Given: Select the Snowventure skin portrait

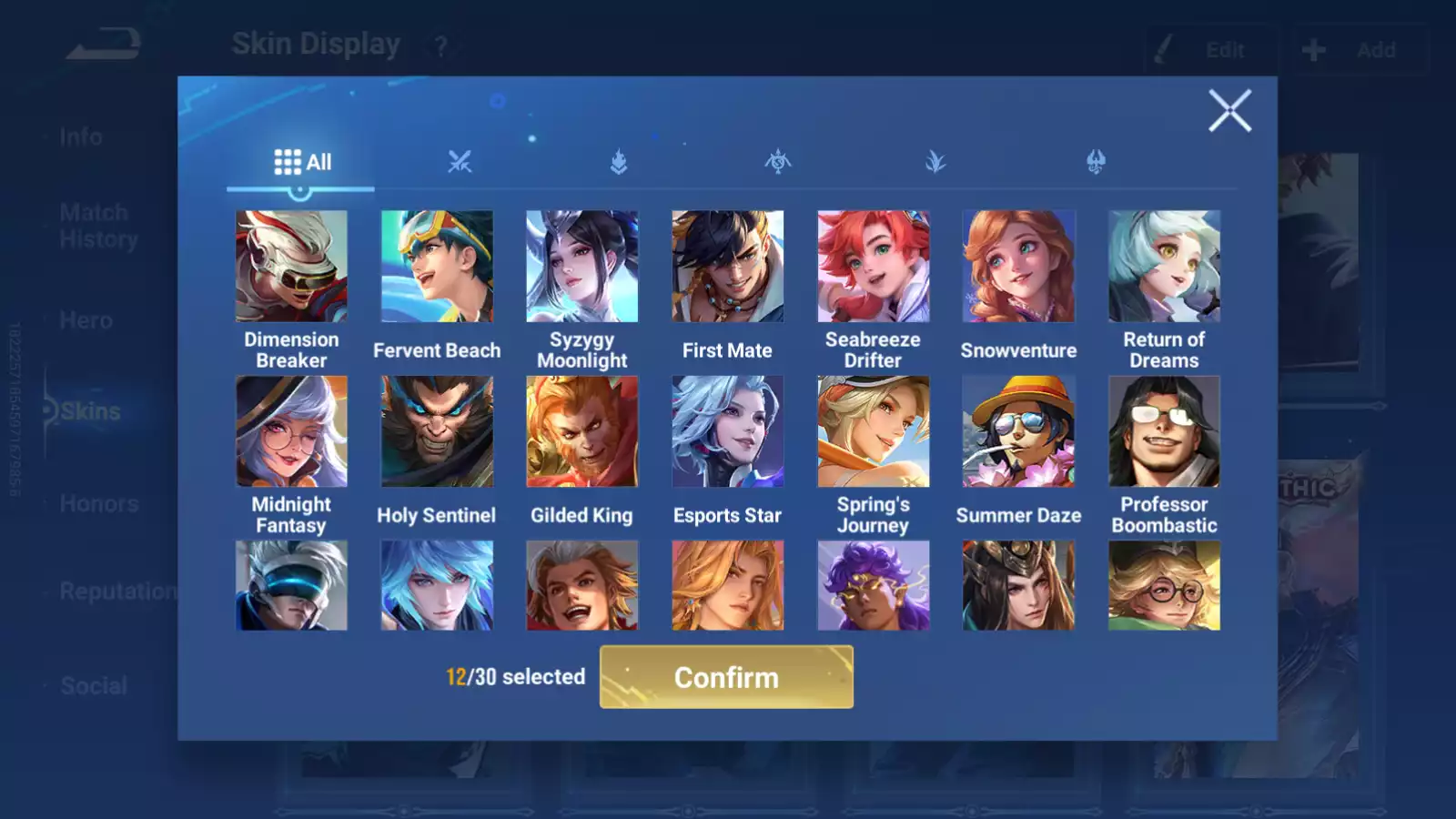Looking at the screenshot, I should click(x=1018, y=267).
